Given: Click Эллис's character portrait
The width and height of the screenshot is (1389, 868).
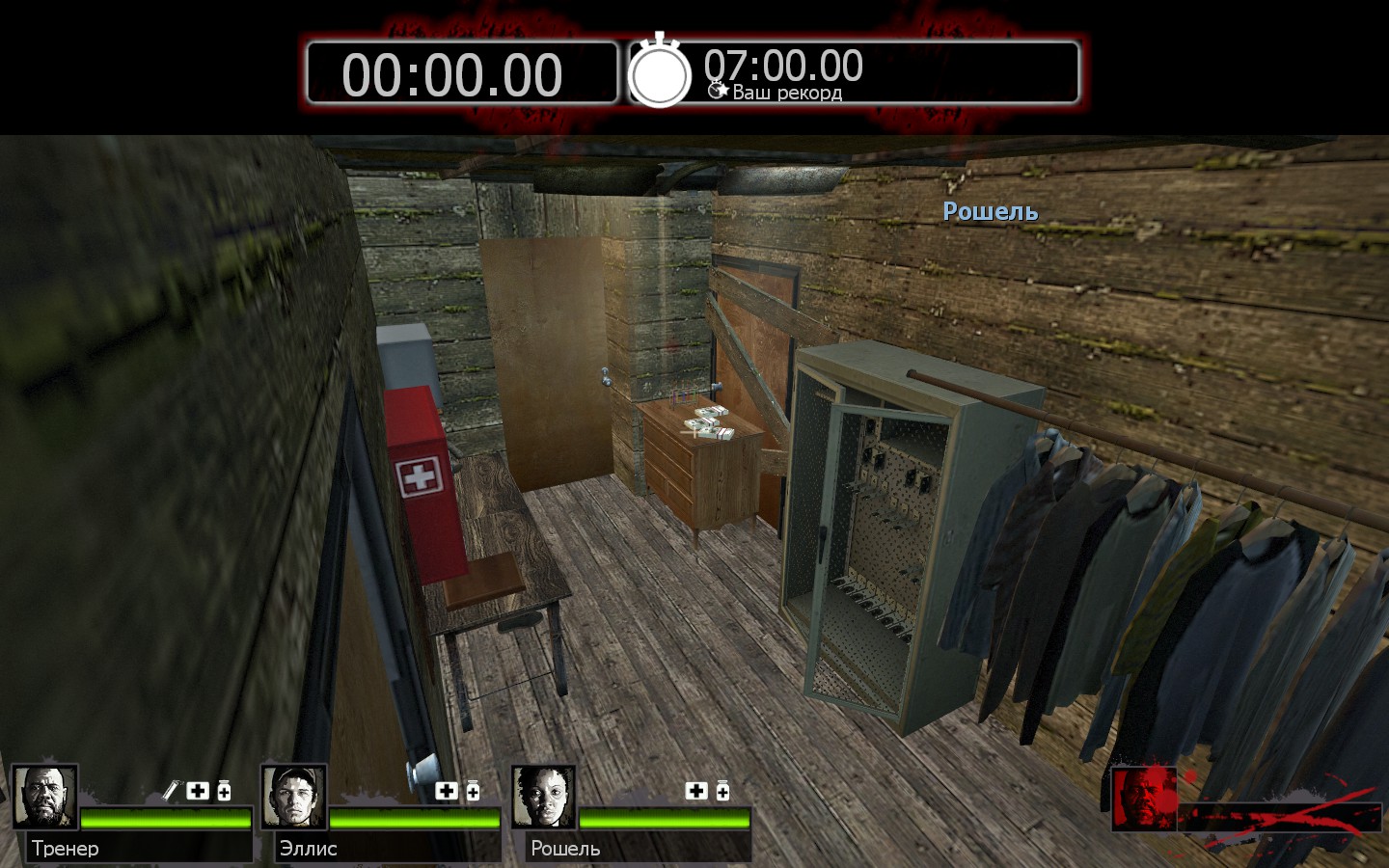Looking at the screenshot, I should [294, 797].
